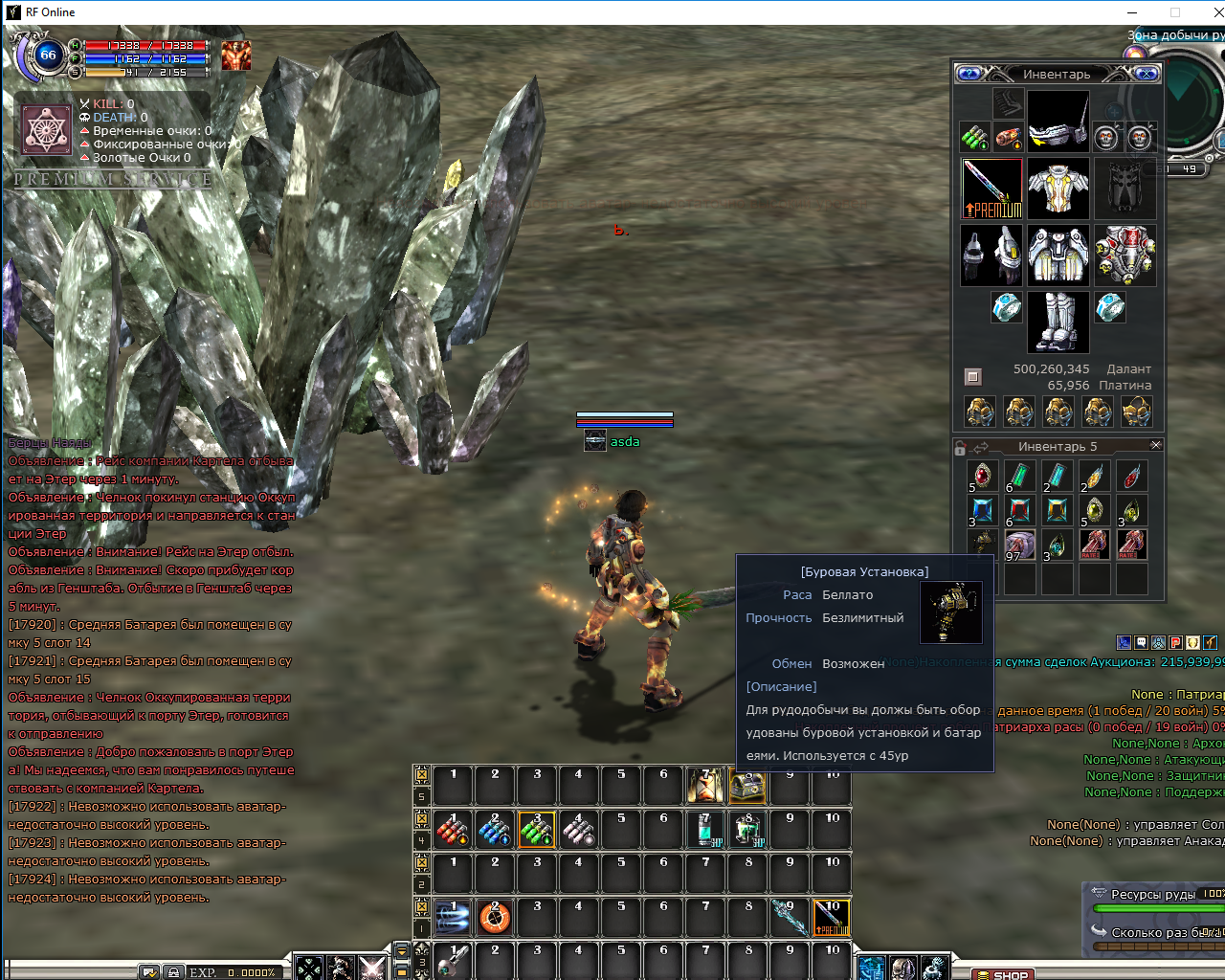
Task: Select the equipped helmet visor slot
Action: click(1058, 122)
